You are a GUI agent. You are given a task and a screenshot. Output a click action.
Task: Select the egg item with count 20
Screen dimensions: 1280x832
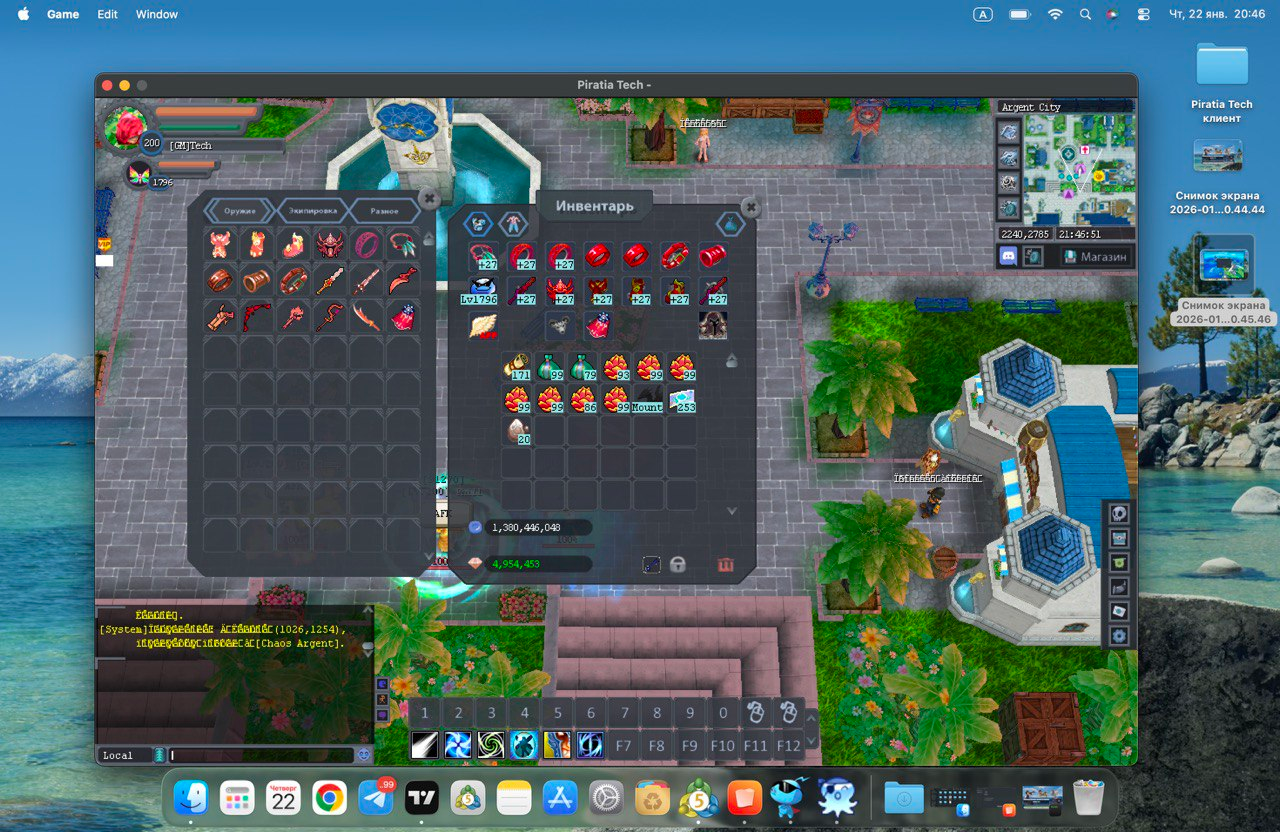[x=516, y=432]
